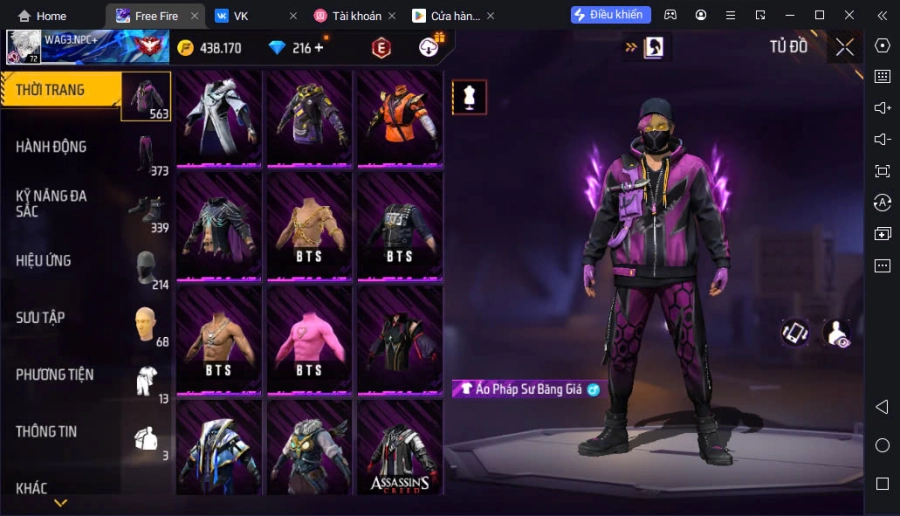Open the player profile avatar
The width and height of the screenshot is (900, 516).
[x=24, y=46]
